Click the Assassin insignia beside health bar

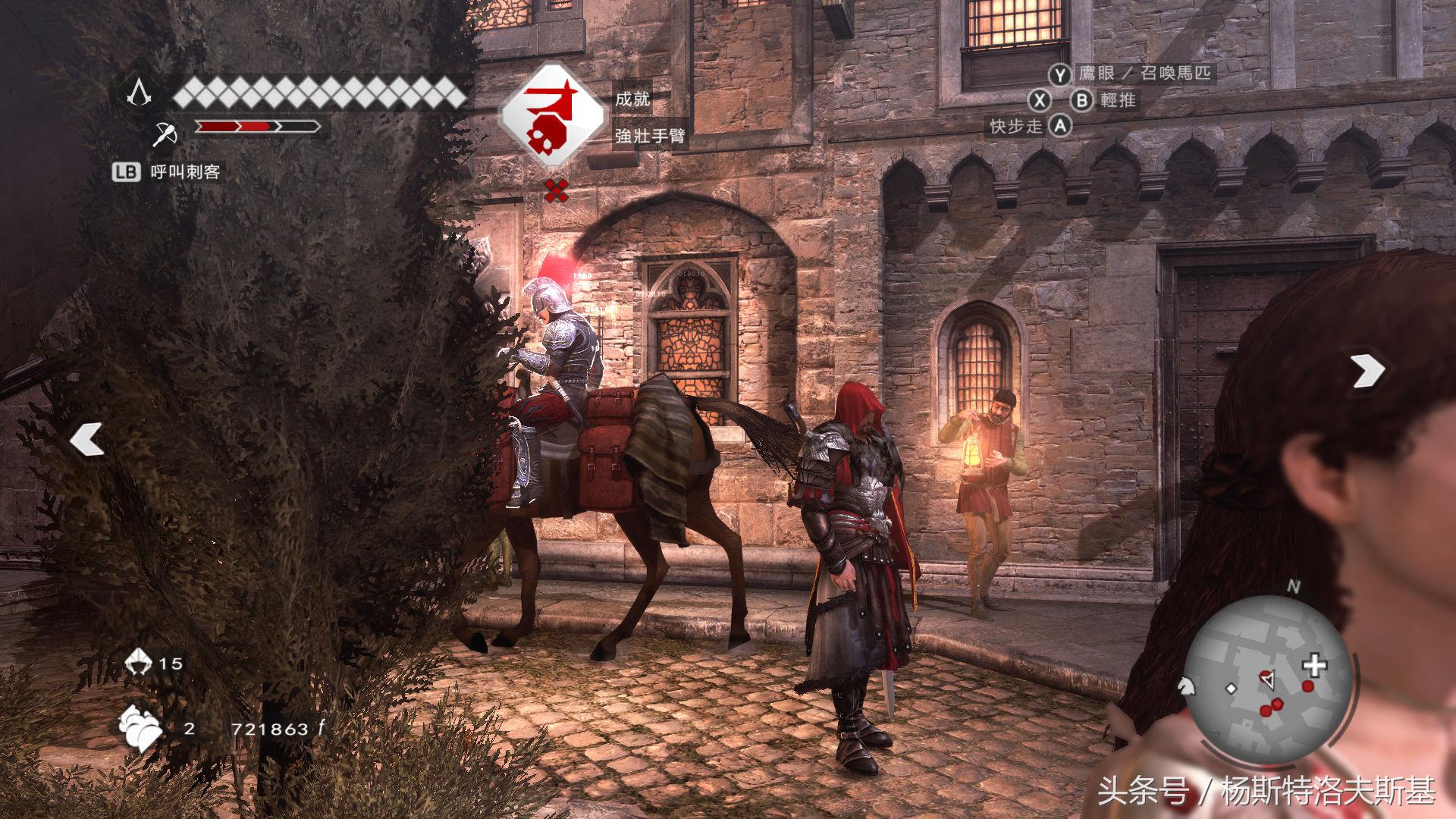coord(139,93)
